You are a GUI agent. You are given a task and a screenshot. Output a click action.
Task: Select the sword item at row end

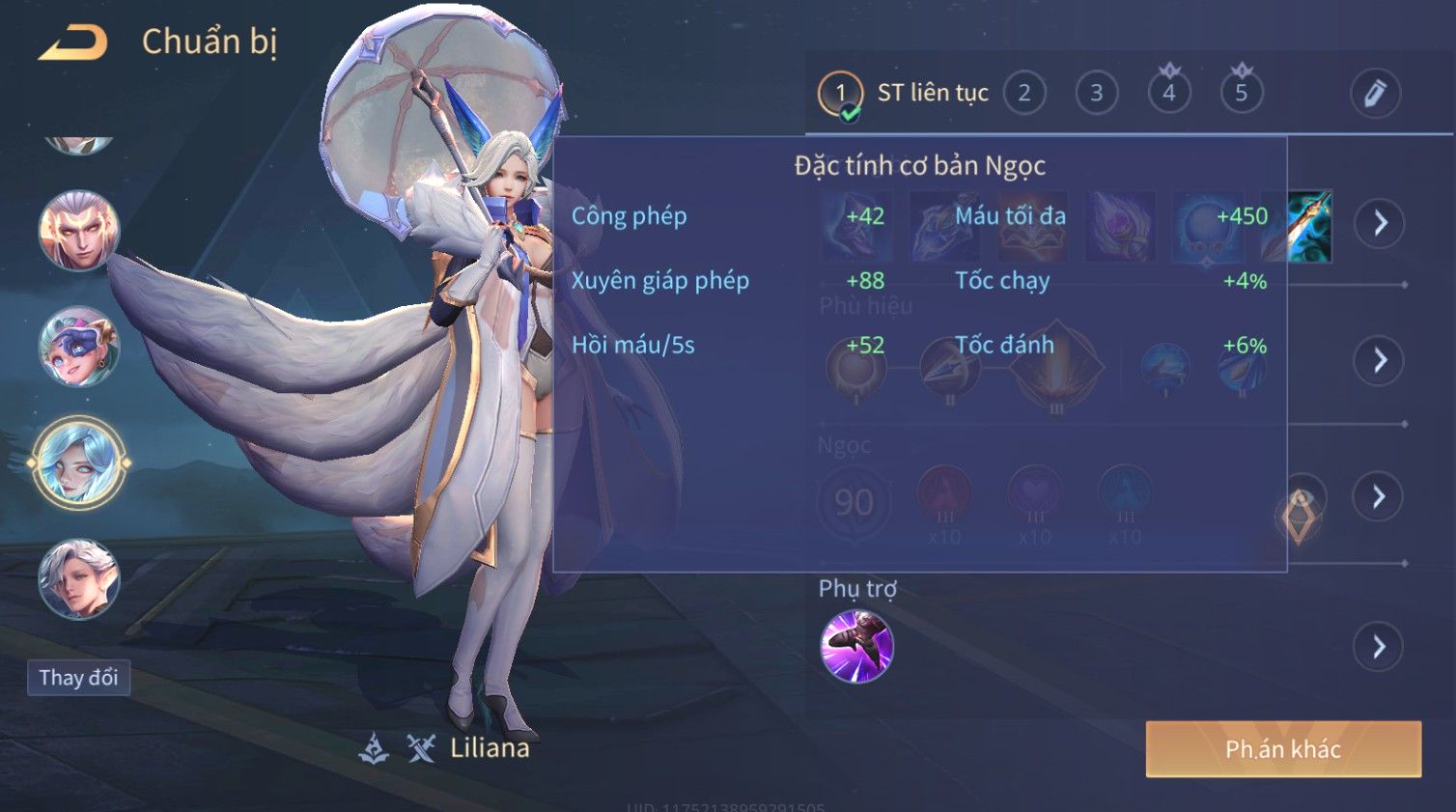(1309, 227)
